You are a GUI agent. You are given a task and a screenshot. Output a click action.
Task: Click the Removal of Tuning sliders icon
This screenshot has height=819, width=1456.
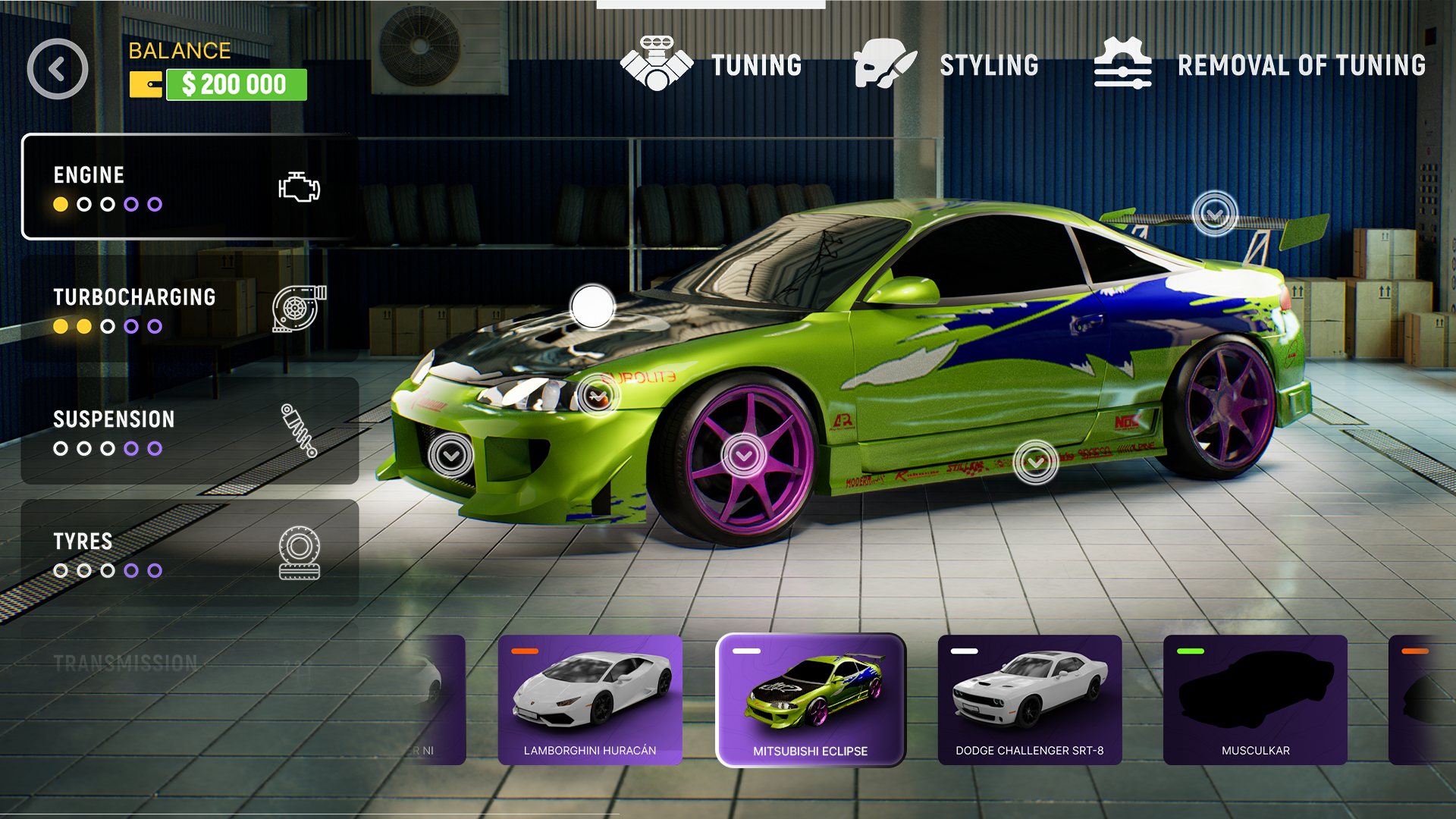[x=1122, y=64]
